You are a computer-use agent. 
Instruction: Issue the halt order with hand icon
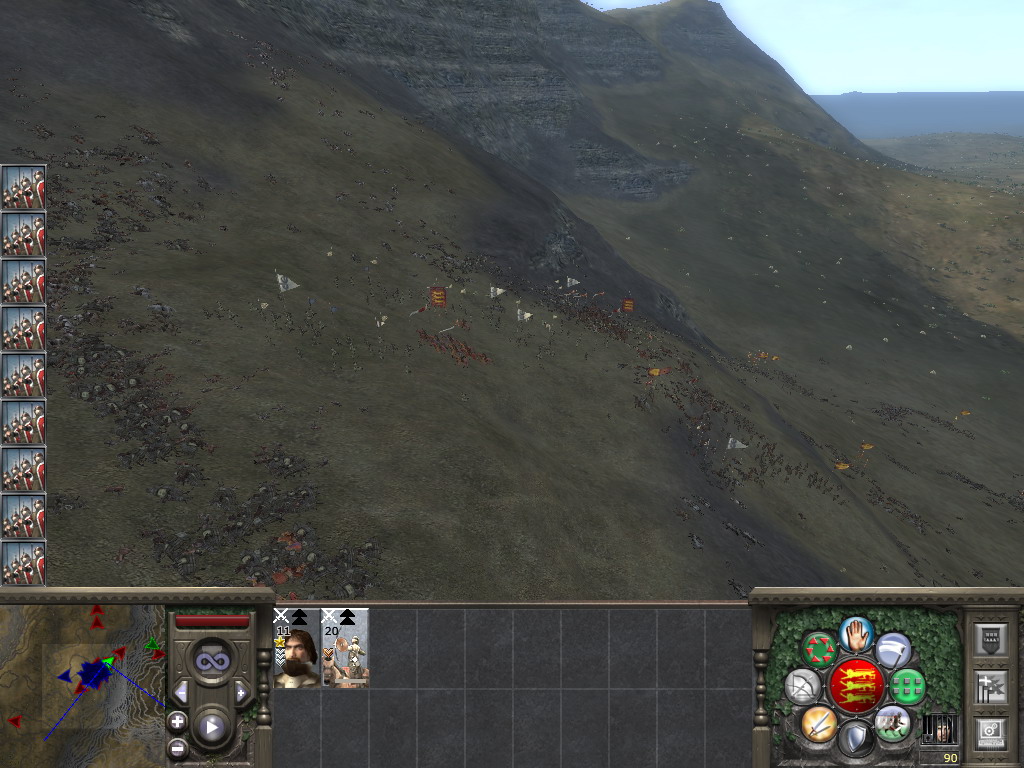(x=856, y=634)
